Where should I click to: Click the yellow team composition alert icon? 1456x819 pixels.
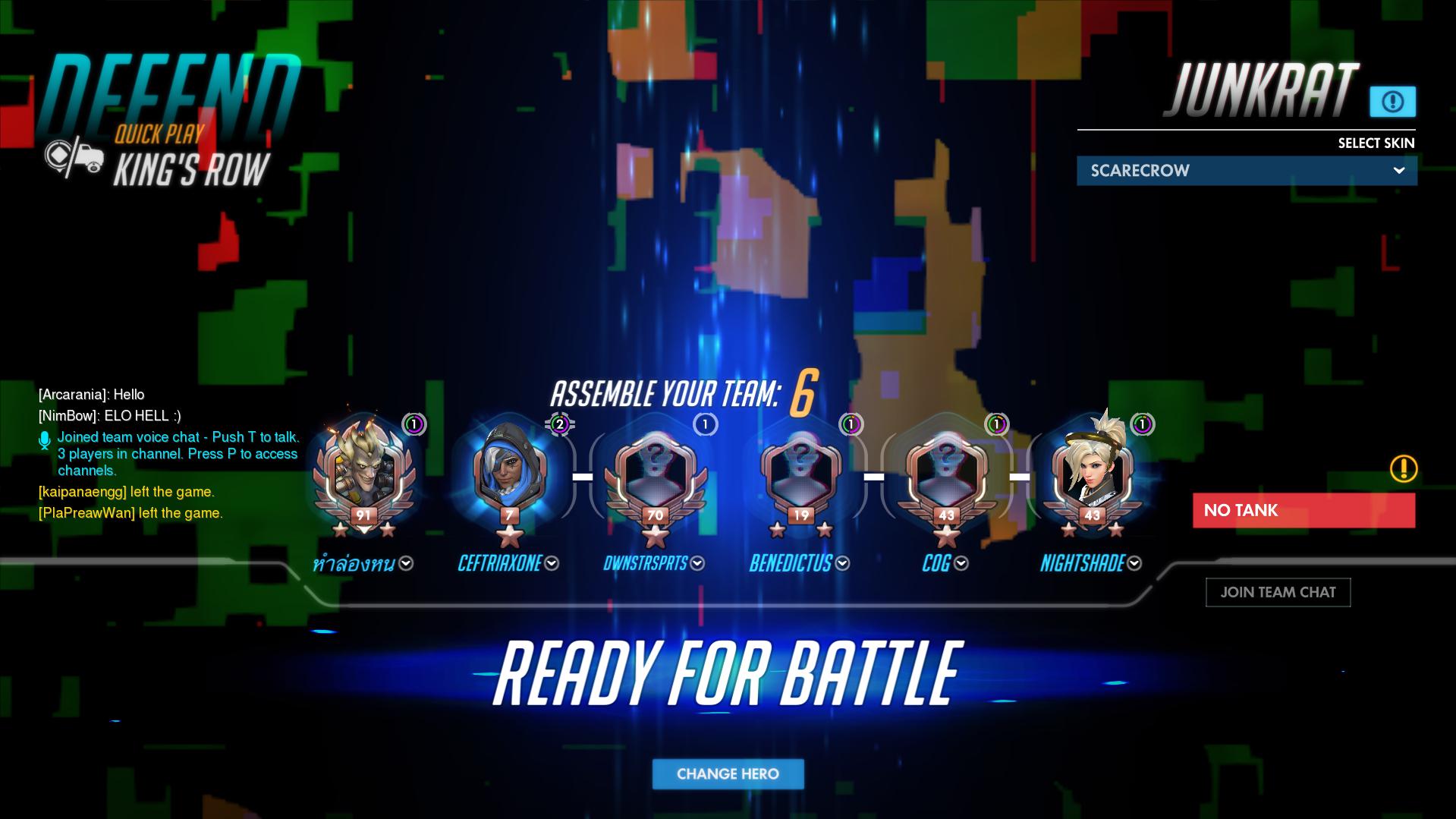click(x=1403, y=468)
